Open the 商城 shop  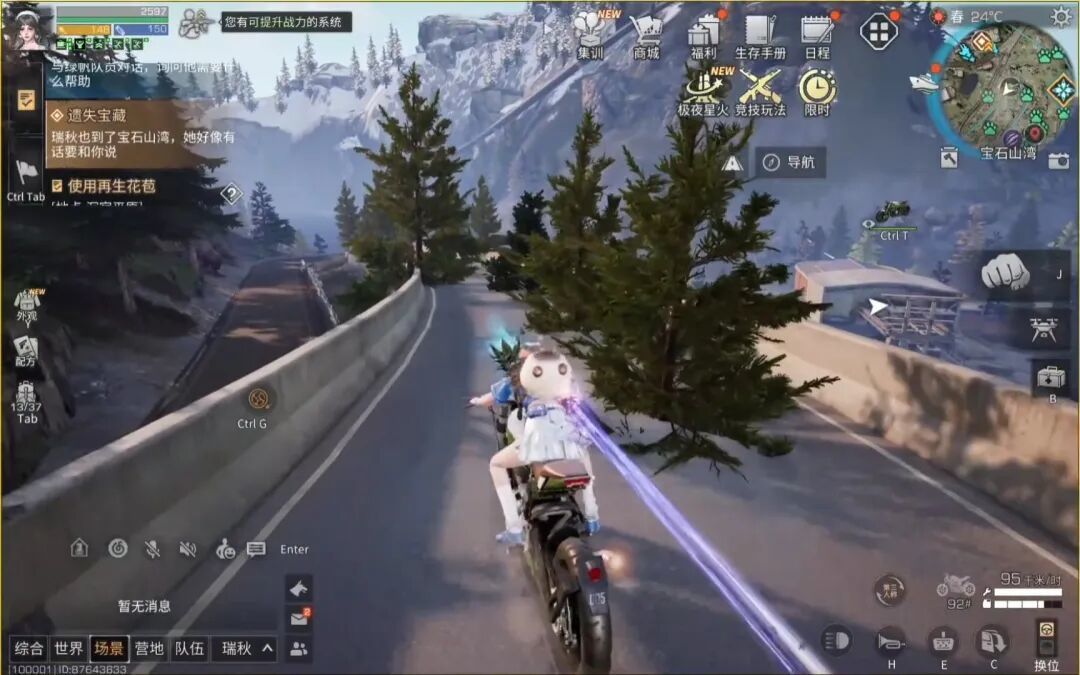click(647, 35)
